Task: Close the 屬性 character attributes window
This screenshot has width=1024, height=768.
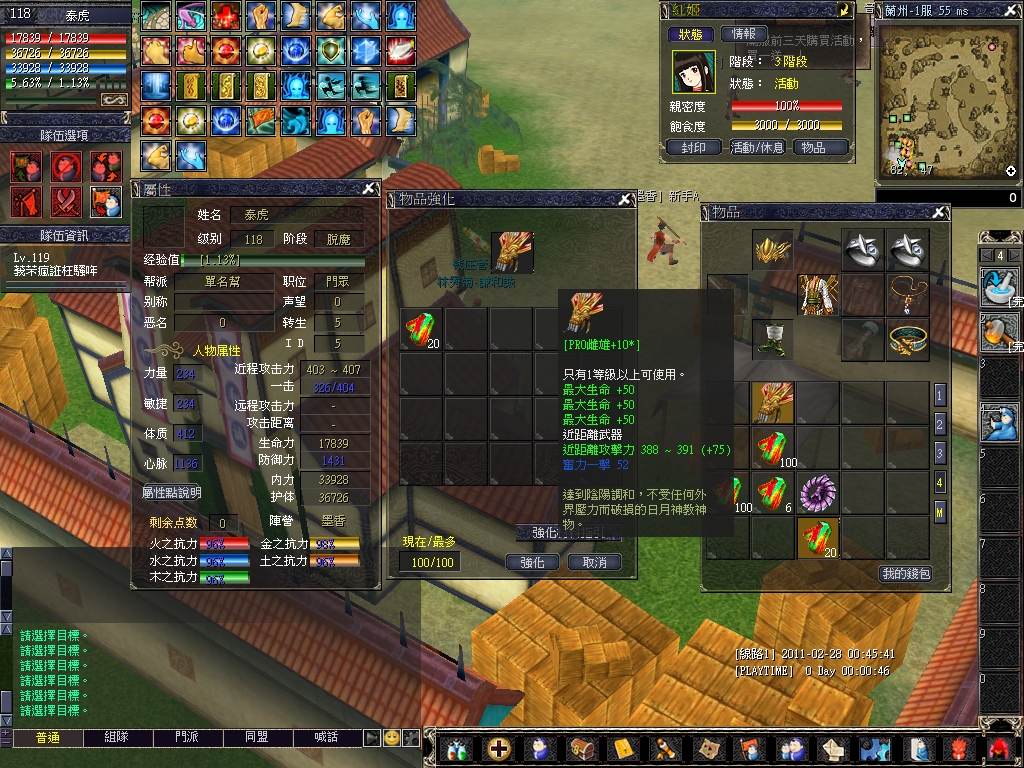Action: point(369,188)
